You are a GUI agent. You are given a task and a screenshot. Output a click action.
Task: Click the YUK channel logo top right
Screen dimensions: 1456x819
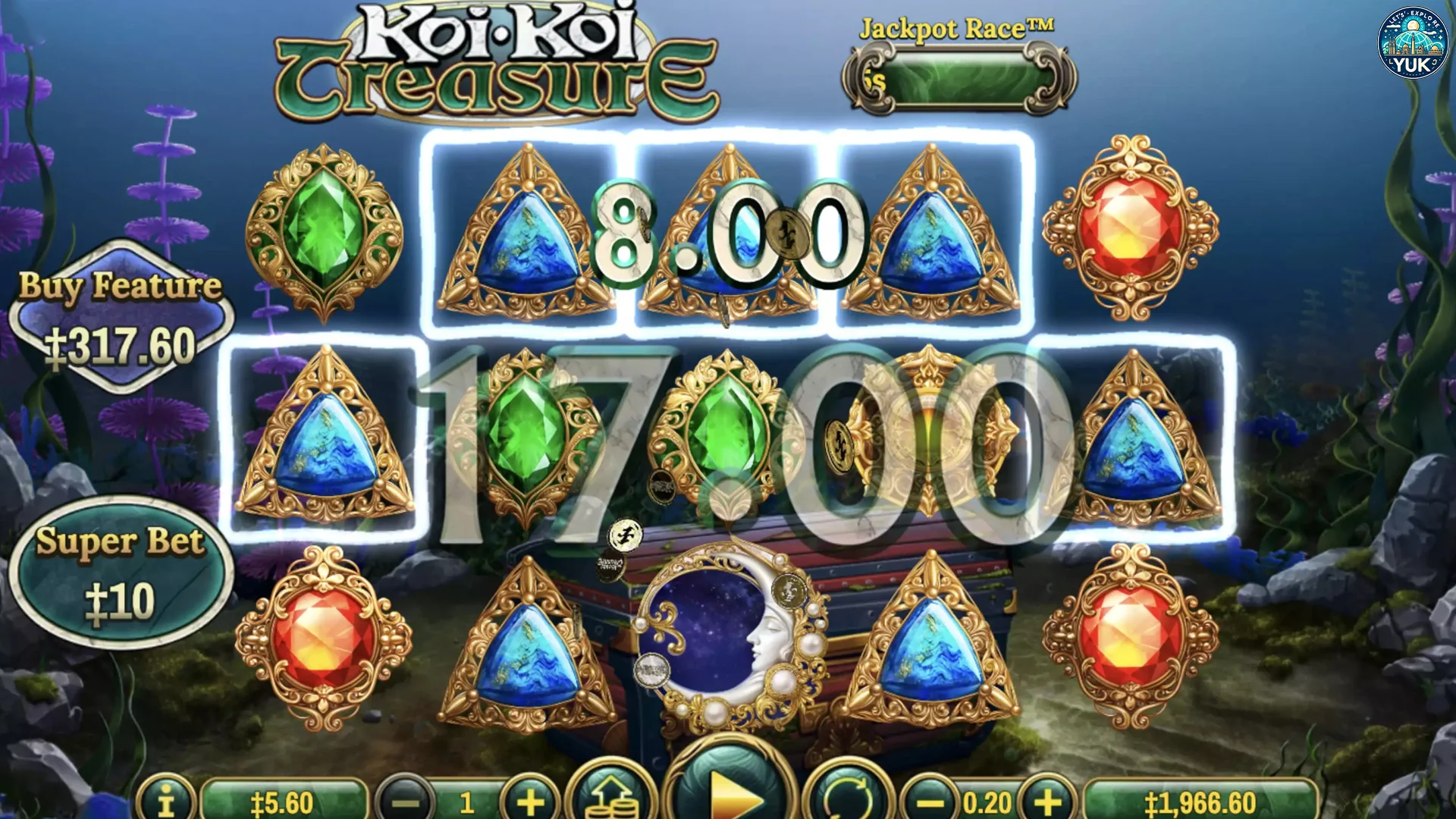click(1412, 43)
